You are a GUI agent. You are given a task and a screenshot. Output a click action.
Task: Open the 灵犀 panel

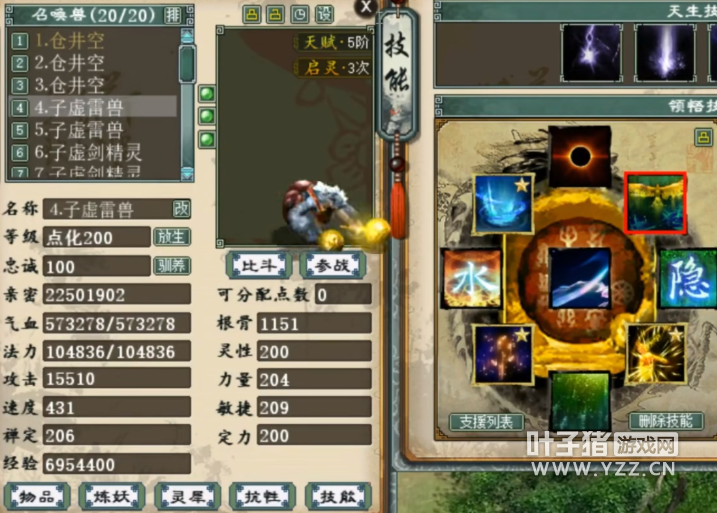click(x=187, y=496)
